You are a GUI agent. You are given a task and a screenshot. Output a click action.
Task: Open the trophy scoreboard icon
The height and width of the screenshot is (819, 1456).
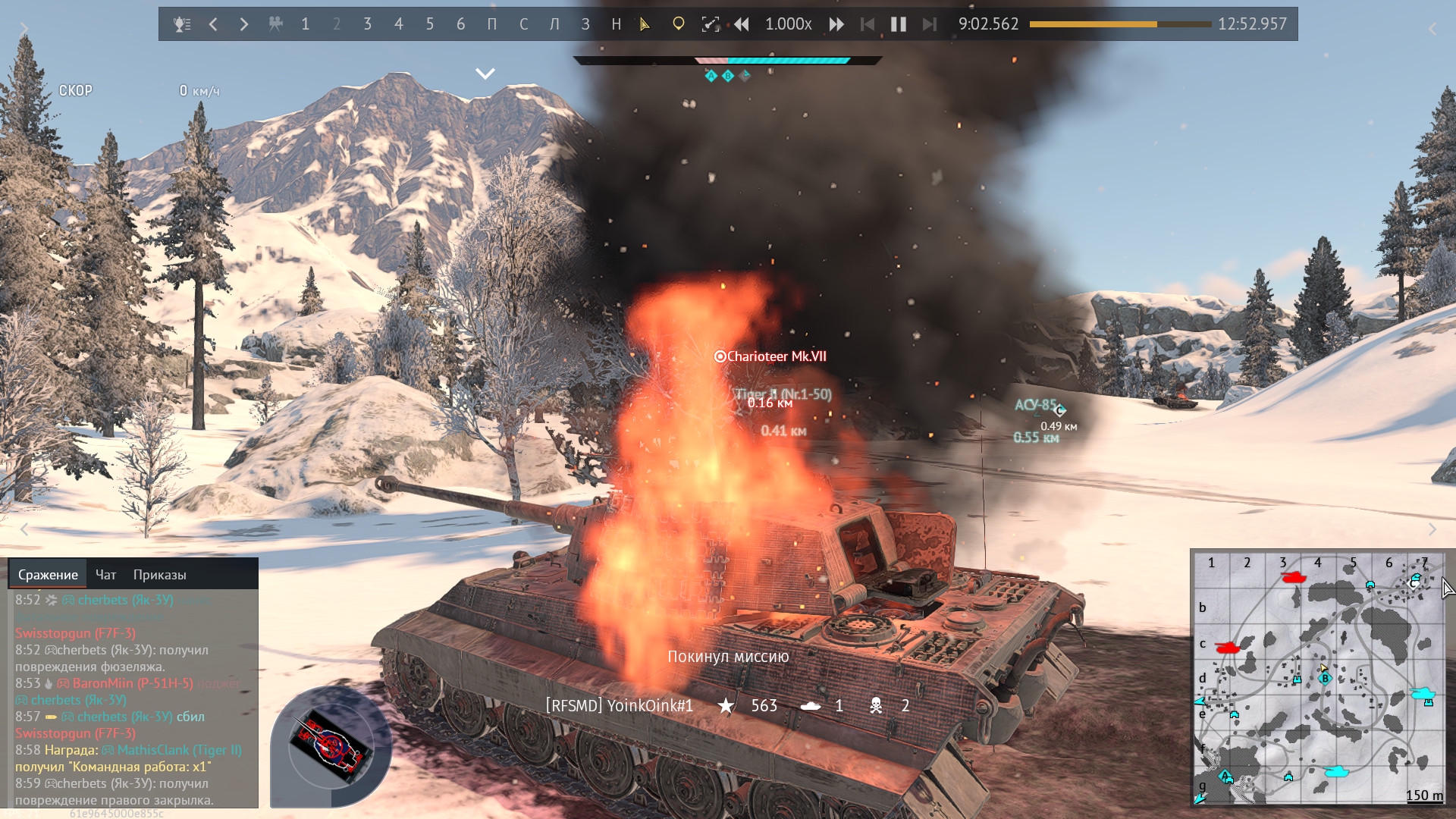tap(182, 24)
